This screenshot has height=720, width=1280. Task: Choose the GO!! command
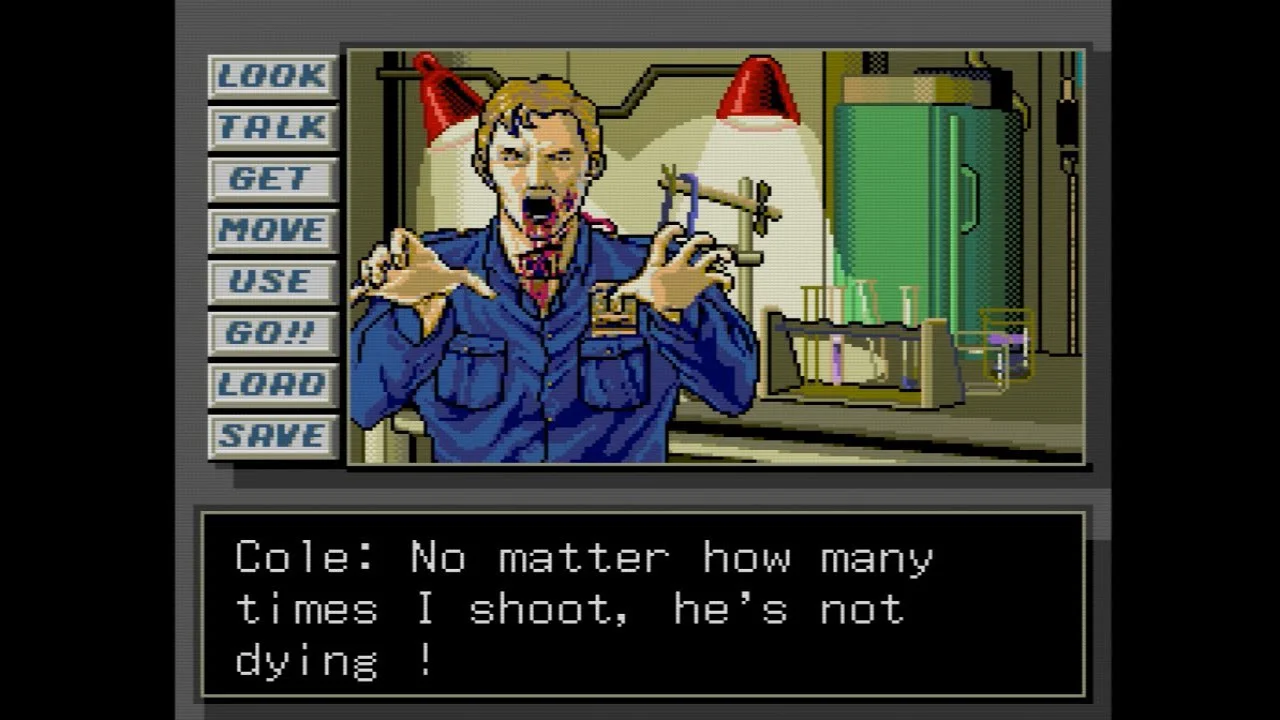[272, 334]
